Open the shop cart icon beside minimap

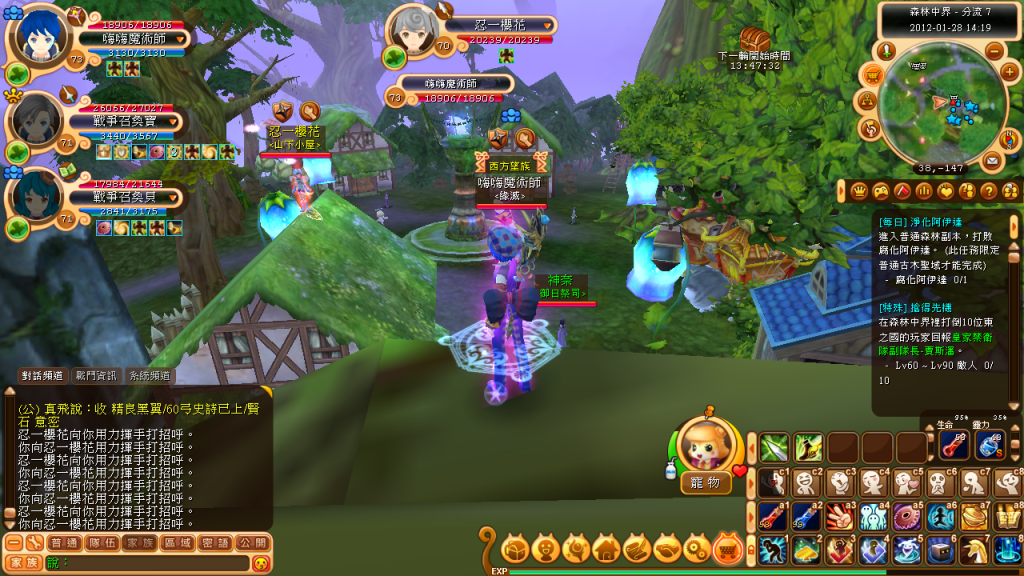point(872,74)
